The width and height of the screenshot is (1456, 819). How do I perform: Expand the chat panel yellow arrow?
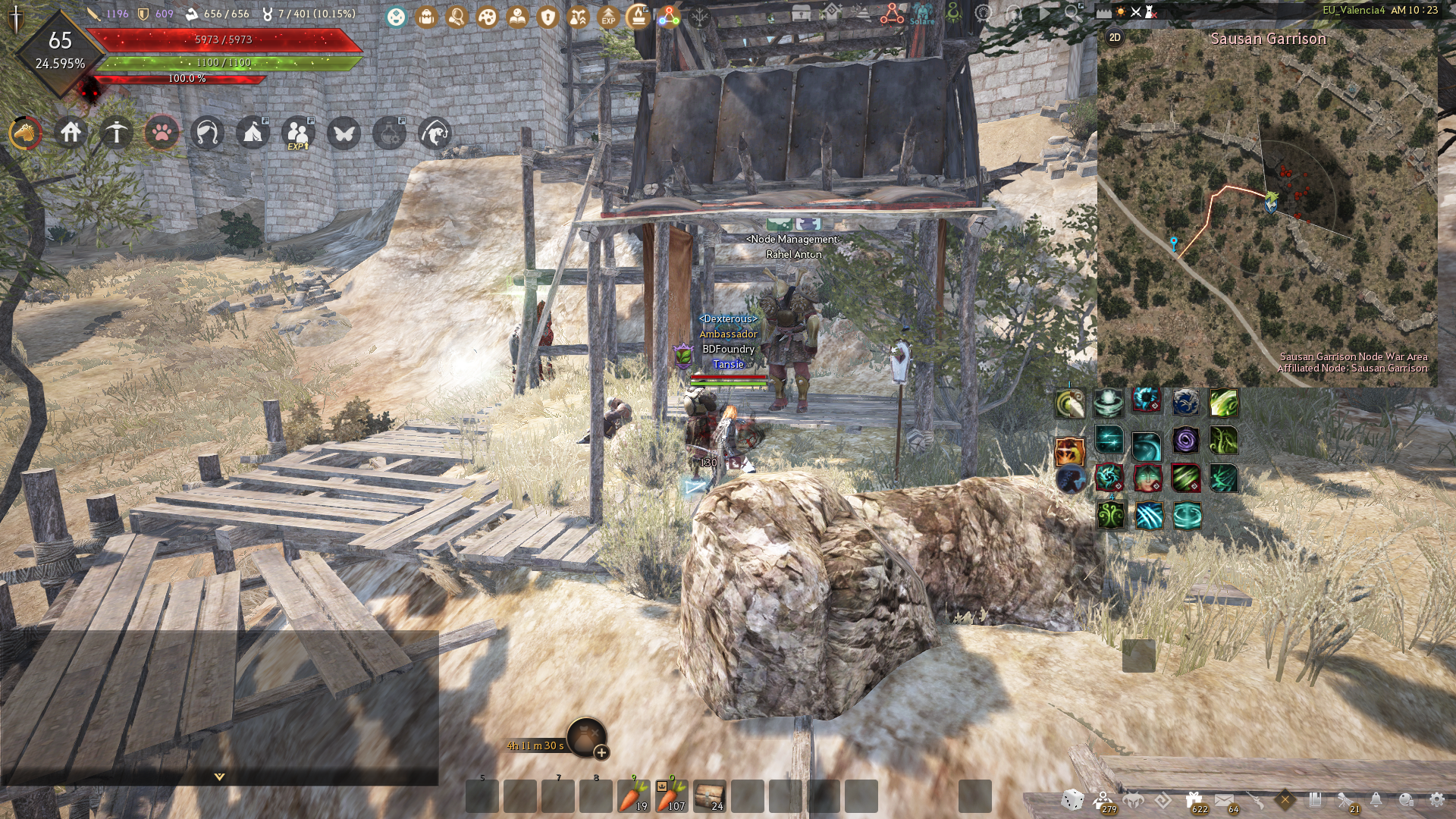219,777
